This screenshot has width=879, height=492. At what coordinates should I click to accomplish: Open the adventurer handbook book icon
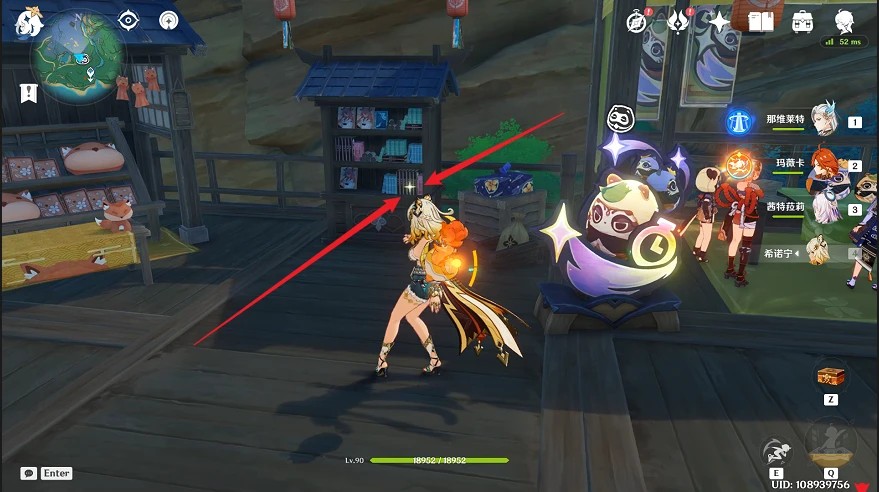[x=761, y=20]
